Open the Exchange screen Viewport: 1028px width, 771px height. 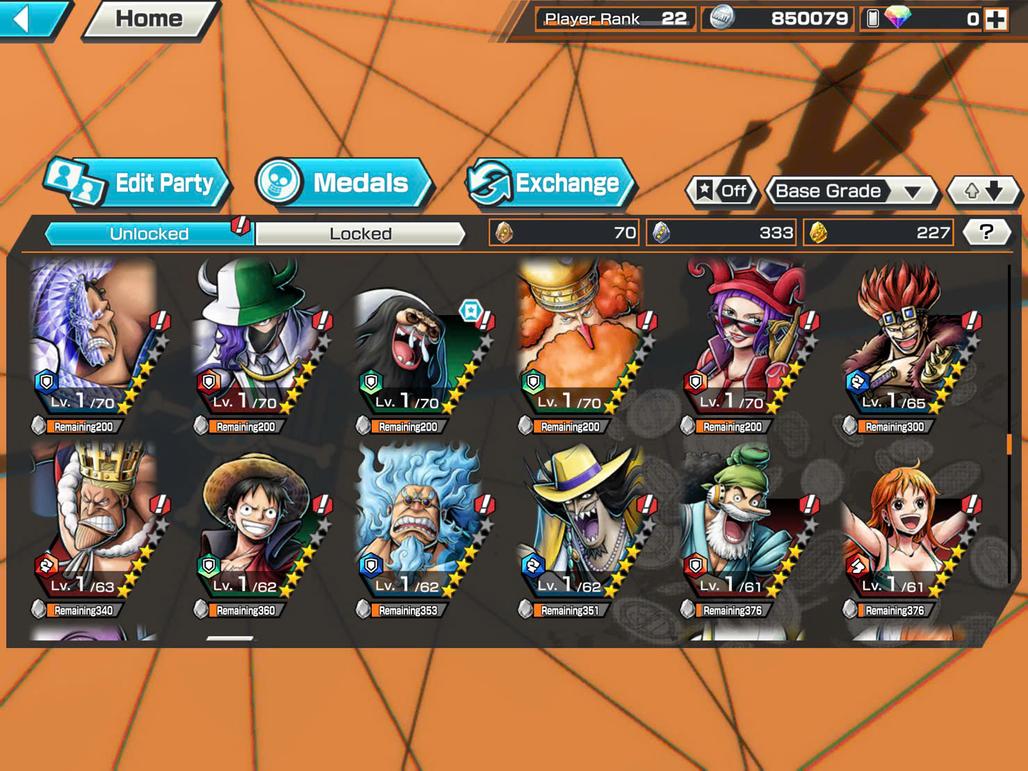click(x=552, y=183)
